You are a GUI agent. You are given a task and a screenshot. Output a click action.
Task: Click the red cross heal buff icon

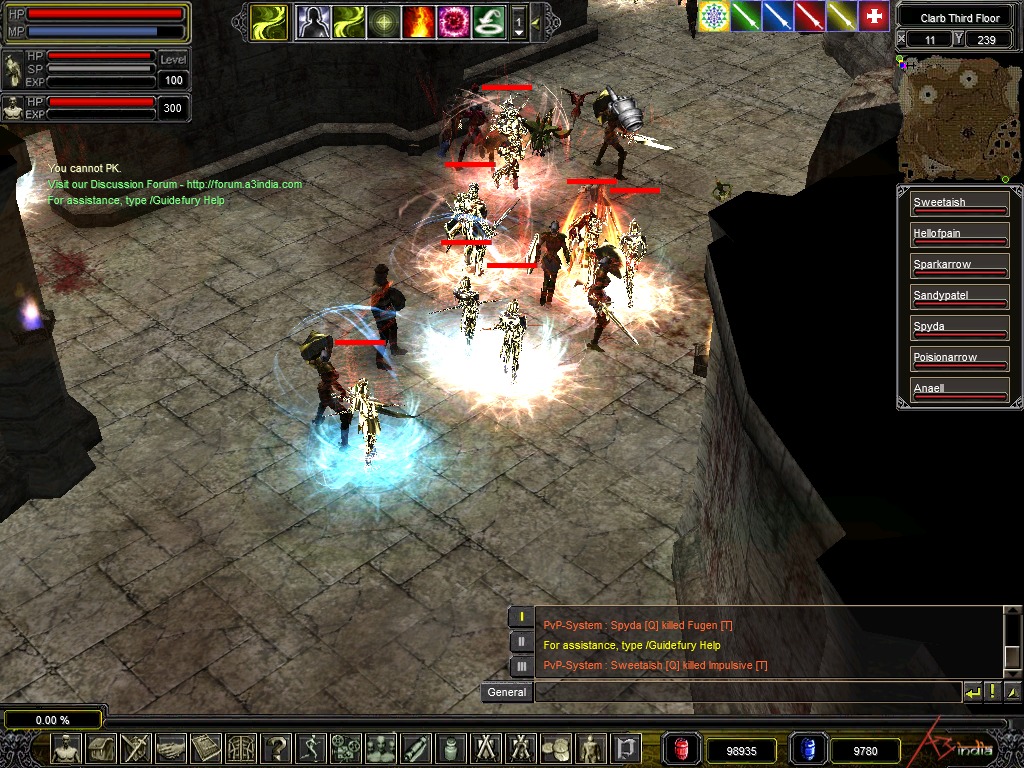coord(874,16)
